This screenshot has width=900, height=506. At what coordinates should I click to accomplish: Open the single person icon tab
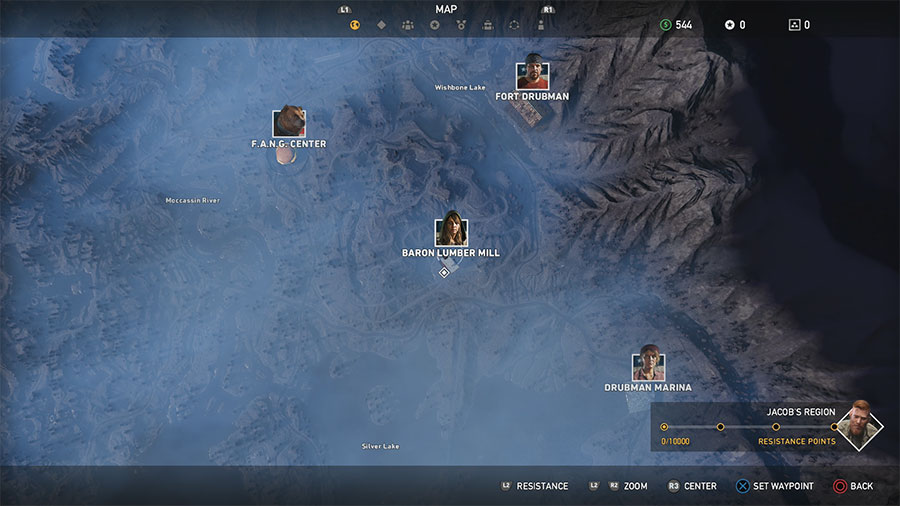coord(541,25)
